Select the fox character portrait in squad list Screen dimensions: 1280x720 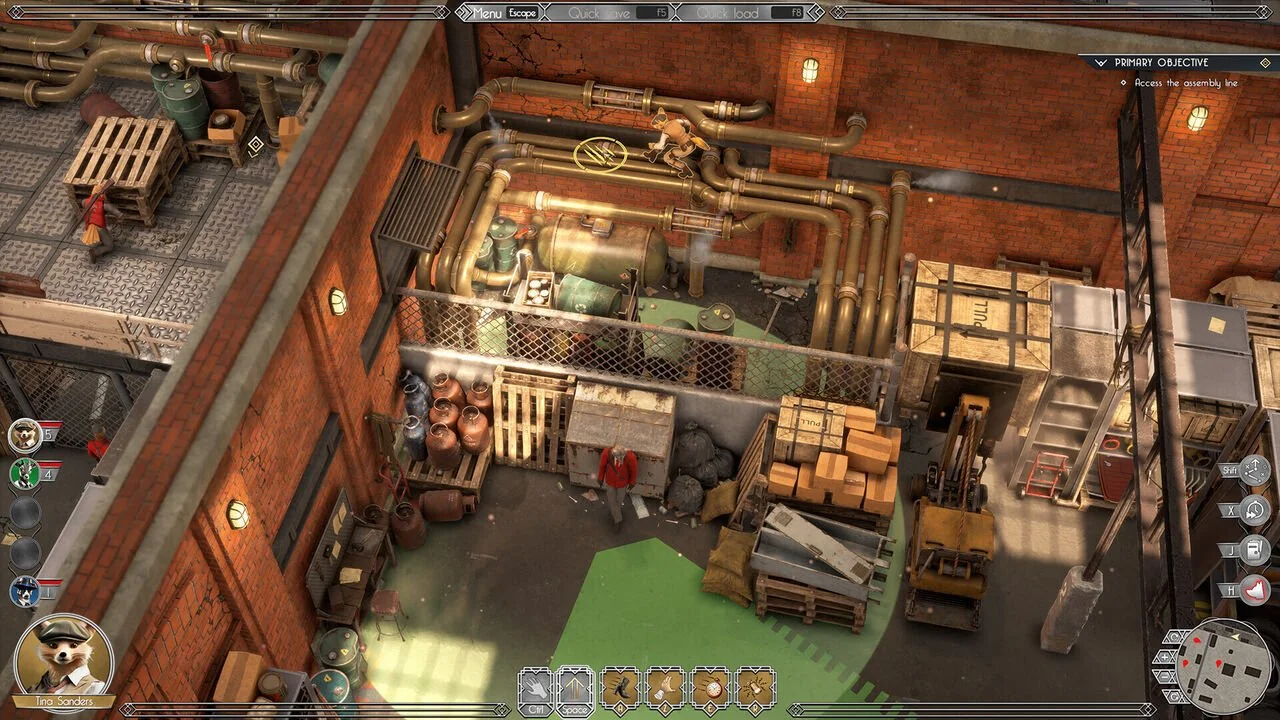pyautogui.click(x=24, y=435)
